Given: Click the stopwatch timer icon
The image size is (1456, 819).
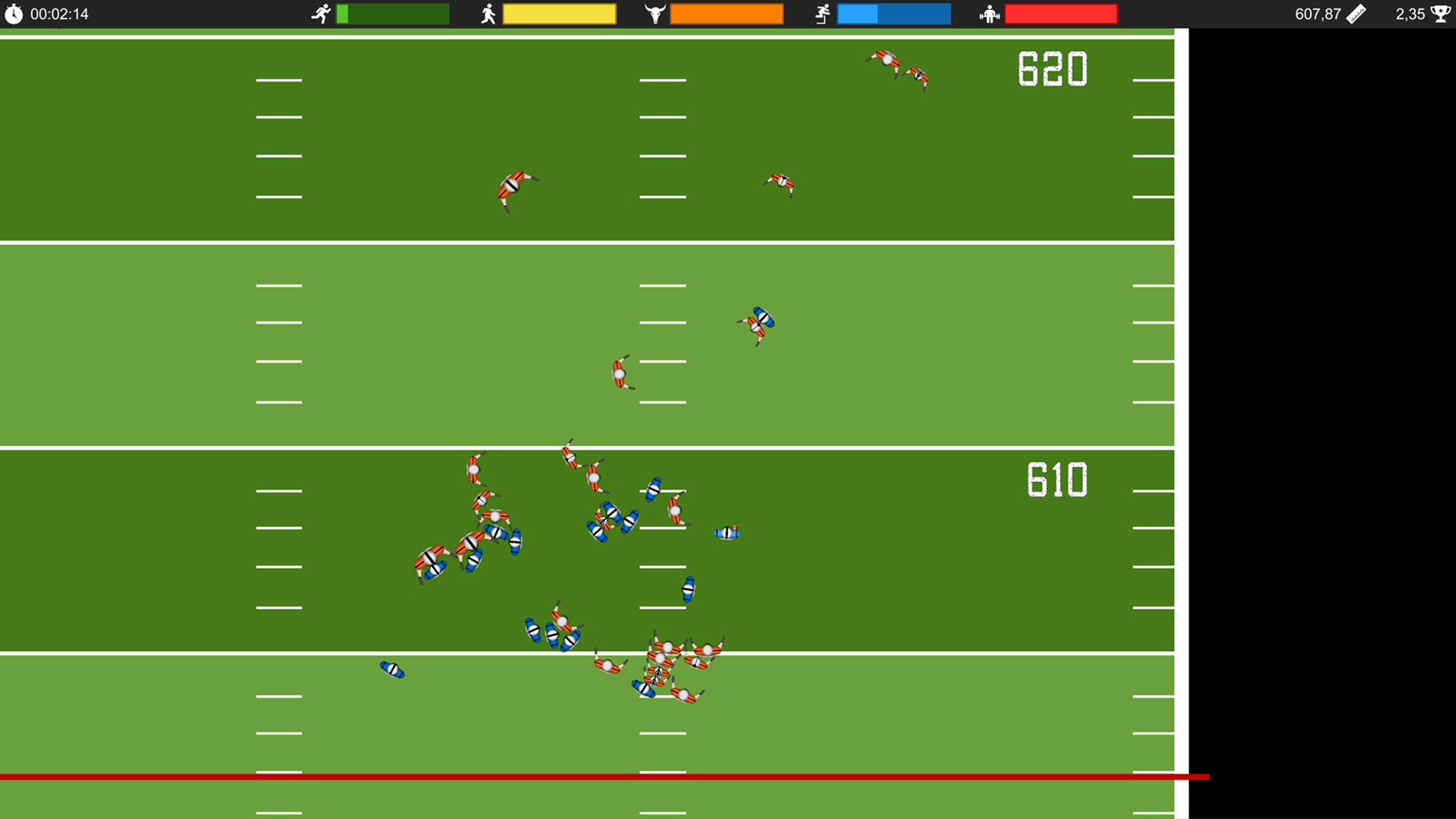Looking at the screenshot, I should coord(15,13).
